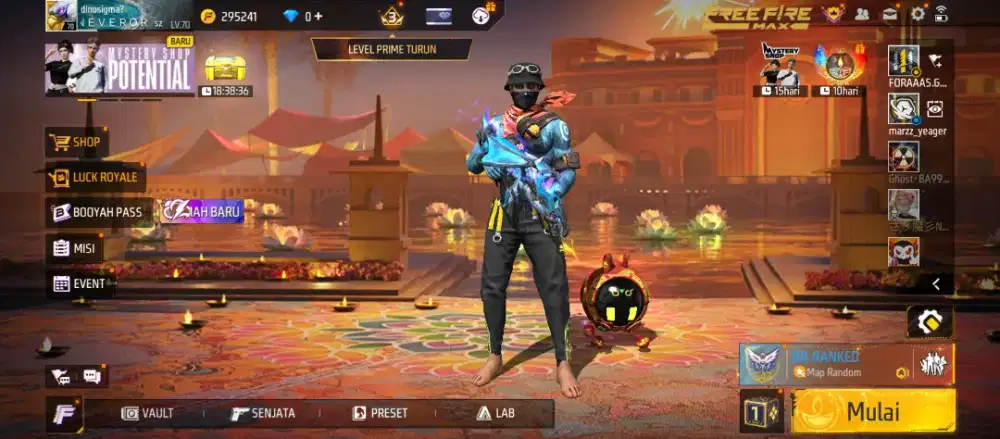Viewport: 1000px width, 439px height.
Task: Switch to the Vault tab
Action: point(147,413)
